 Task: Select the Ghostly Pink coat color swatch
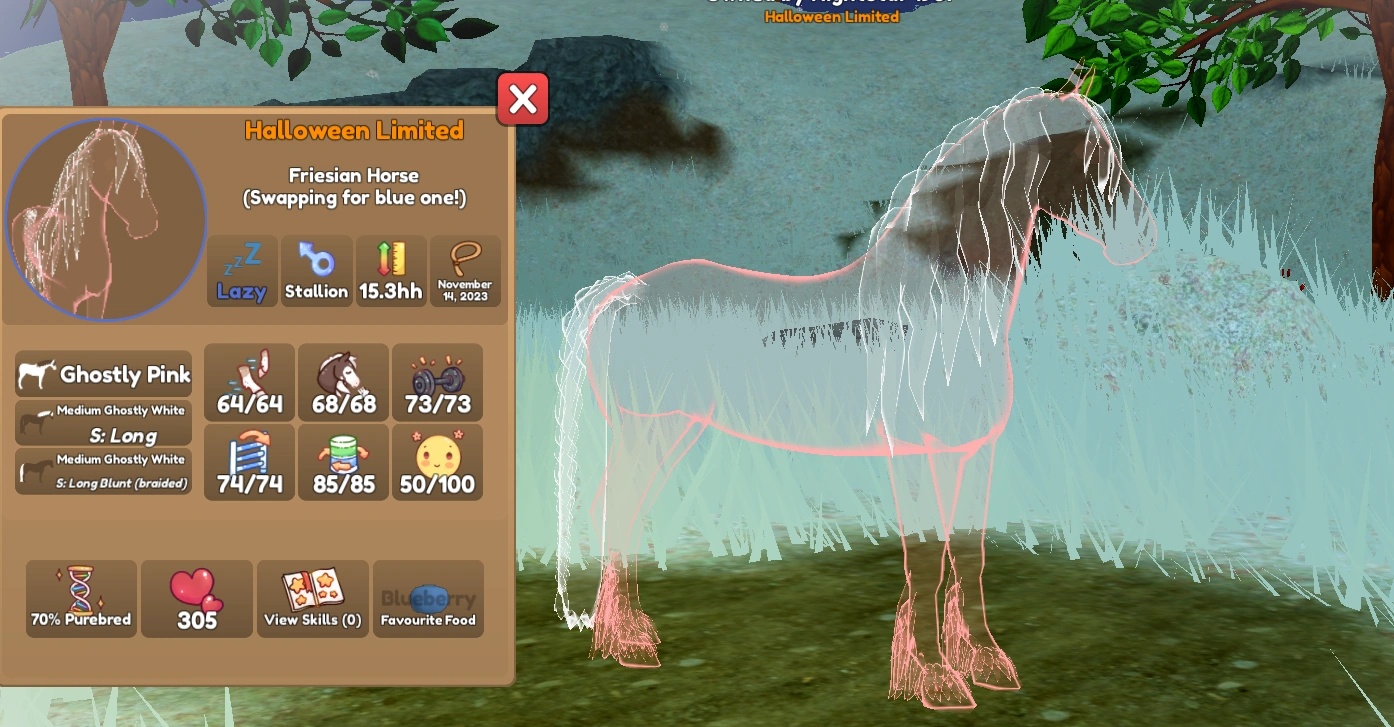coord(103,374)
